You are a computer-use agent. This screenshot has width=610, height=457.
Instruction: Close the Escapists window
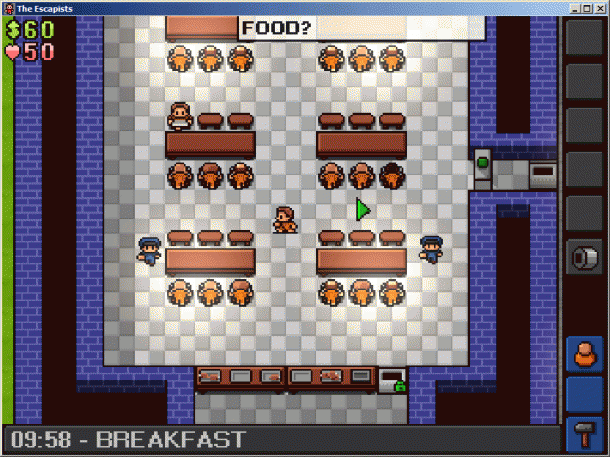[x=600, y=8]
